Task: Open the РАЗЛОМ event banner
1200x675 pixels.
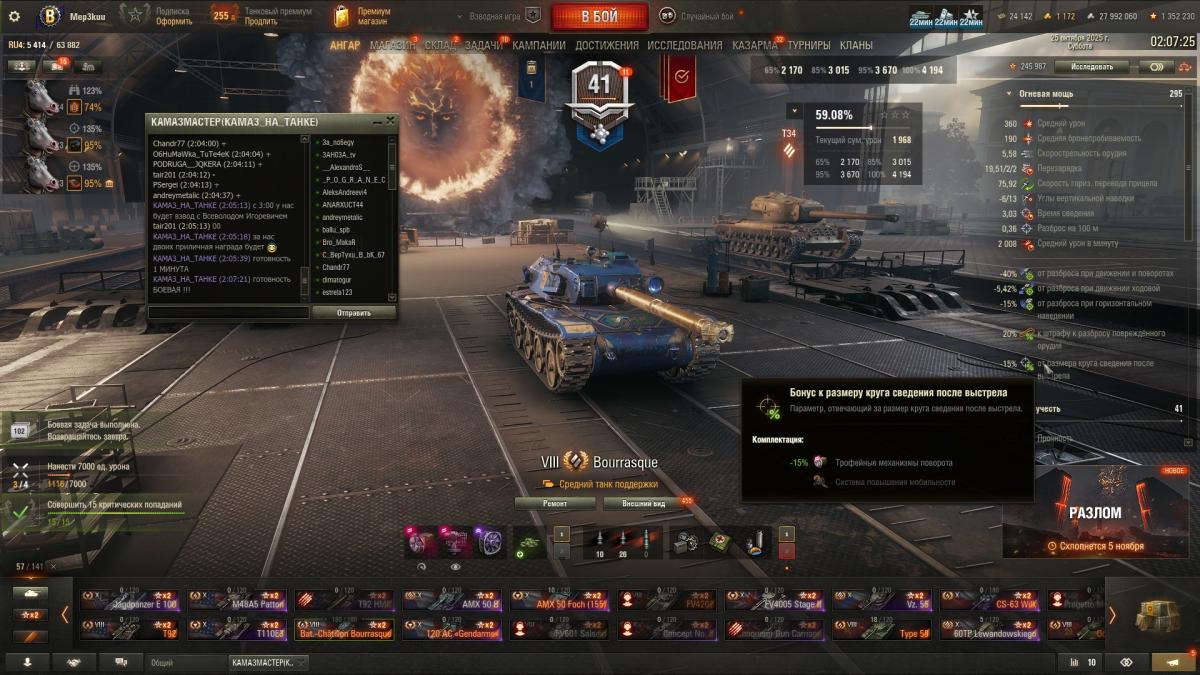Action: click(x=1095, y=512)
